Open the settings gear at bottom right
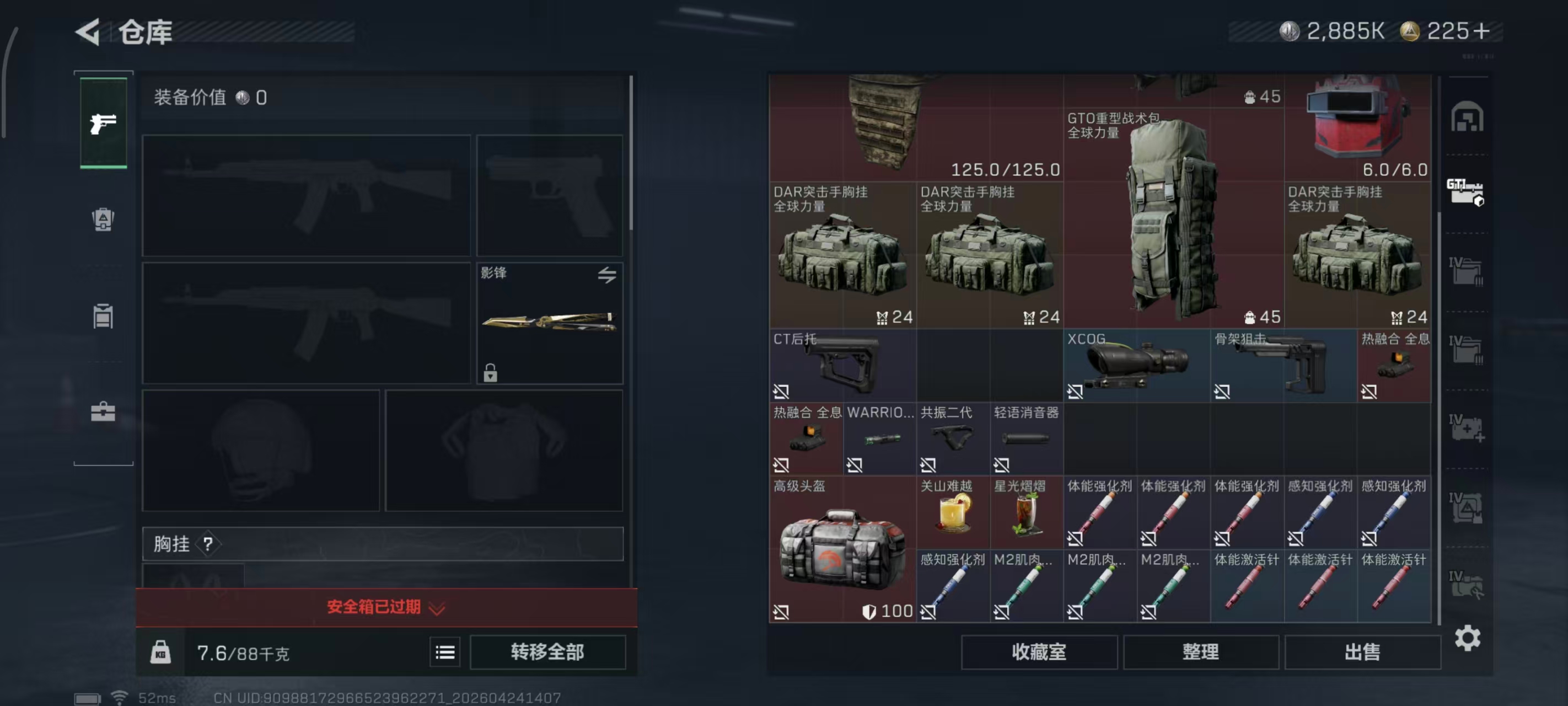Viewport: 1568px width, 706px height. tap(1467, 638)
